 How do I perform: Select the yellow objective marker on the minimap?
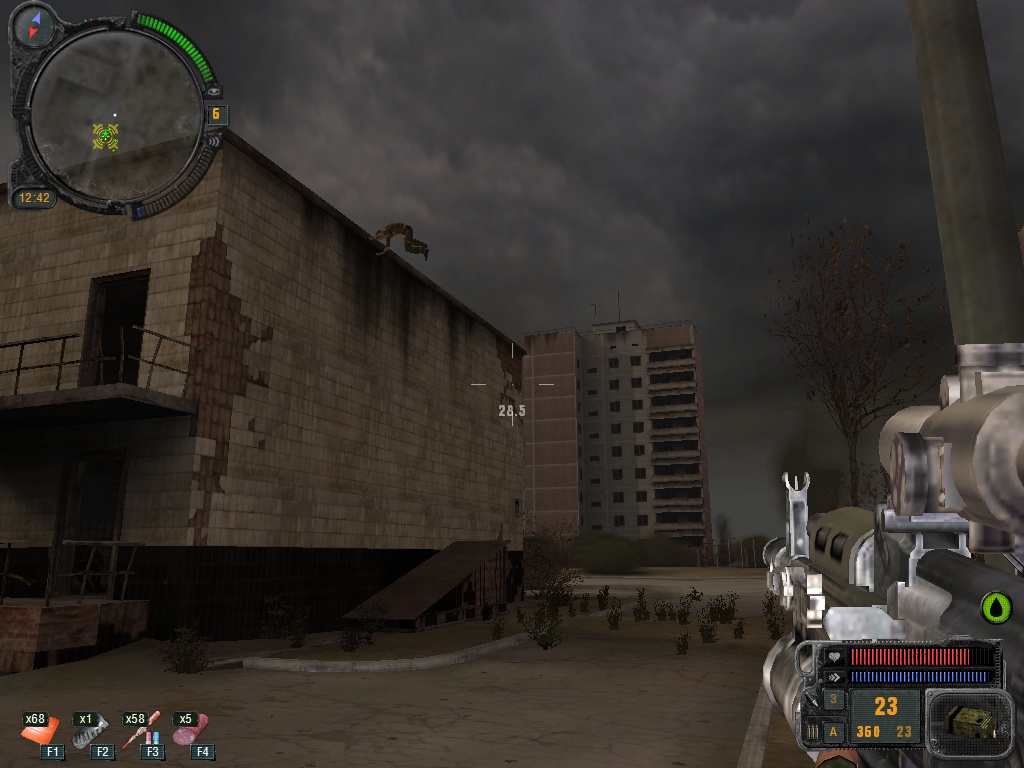click(105, 136)
